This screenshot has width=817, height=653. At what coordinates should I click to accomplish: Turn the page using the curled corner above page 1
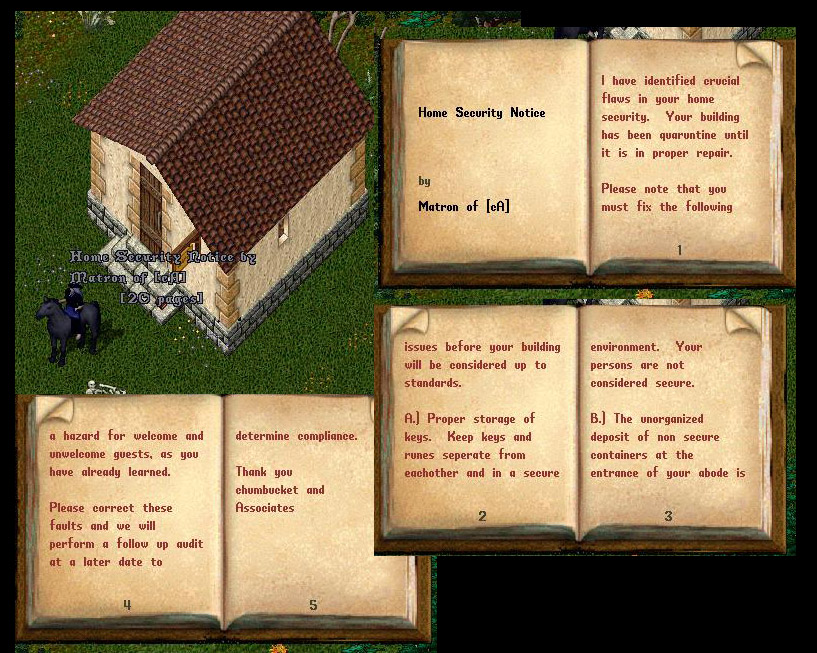pos(755,54)
